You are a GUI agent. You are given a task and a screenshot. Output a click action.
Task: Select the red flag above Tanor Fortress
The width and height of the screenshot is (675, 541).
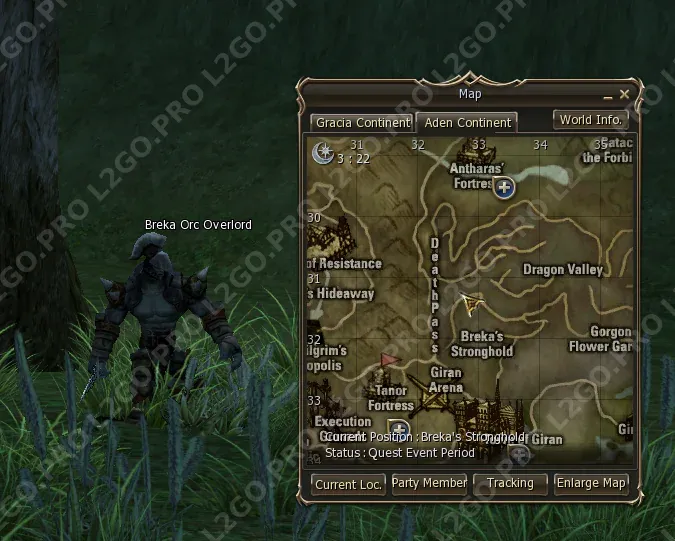(388, 360)
